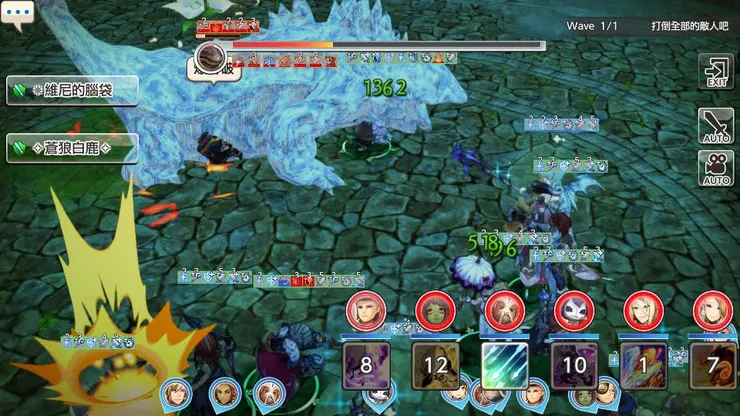
Task: Activate the skill with cooldown 1
Action: 643,363
